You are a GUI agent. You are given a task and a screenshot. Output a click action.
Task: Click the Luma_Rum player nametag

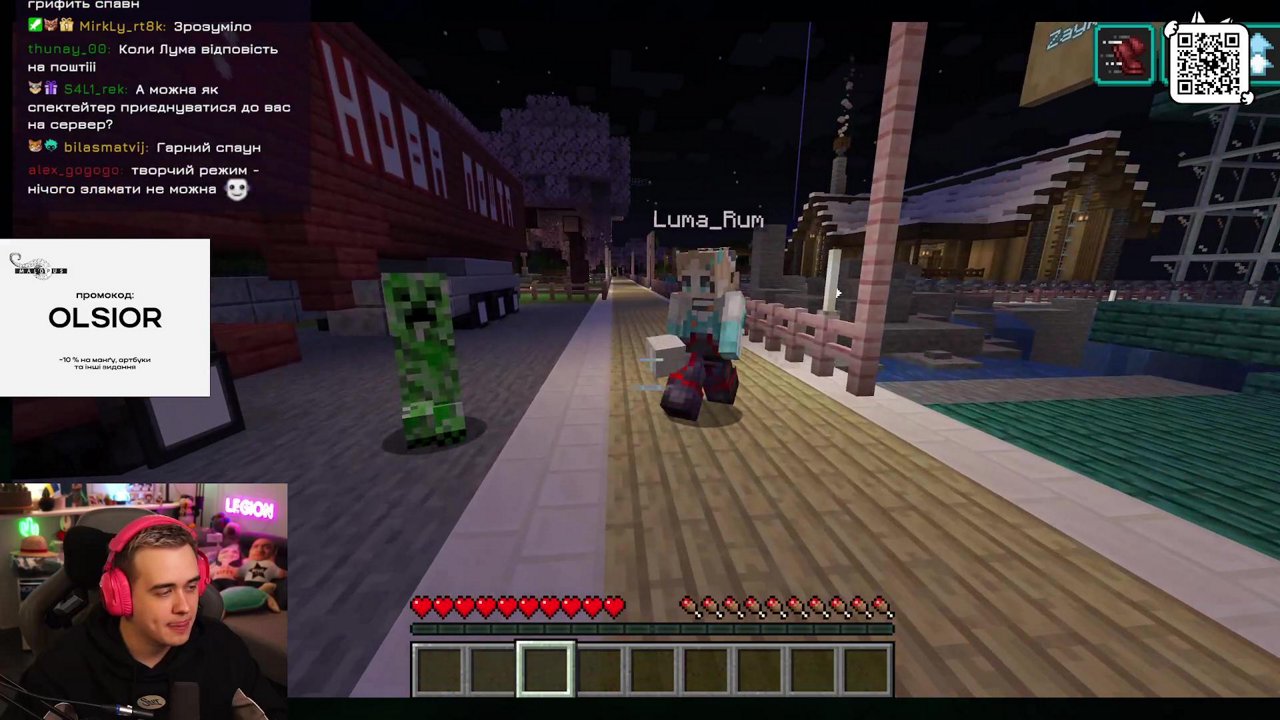click(x=708, y=219)
